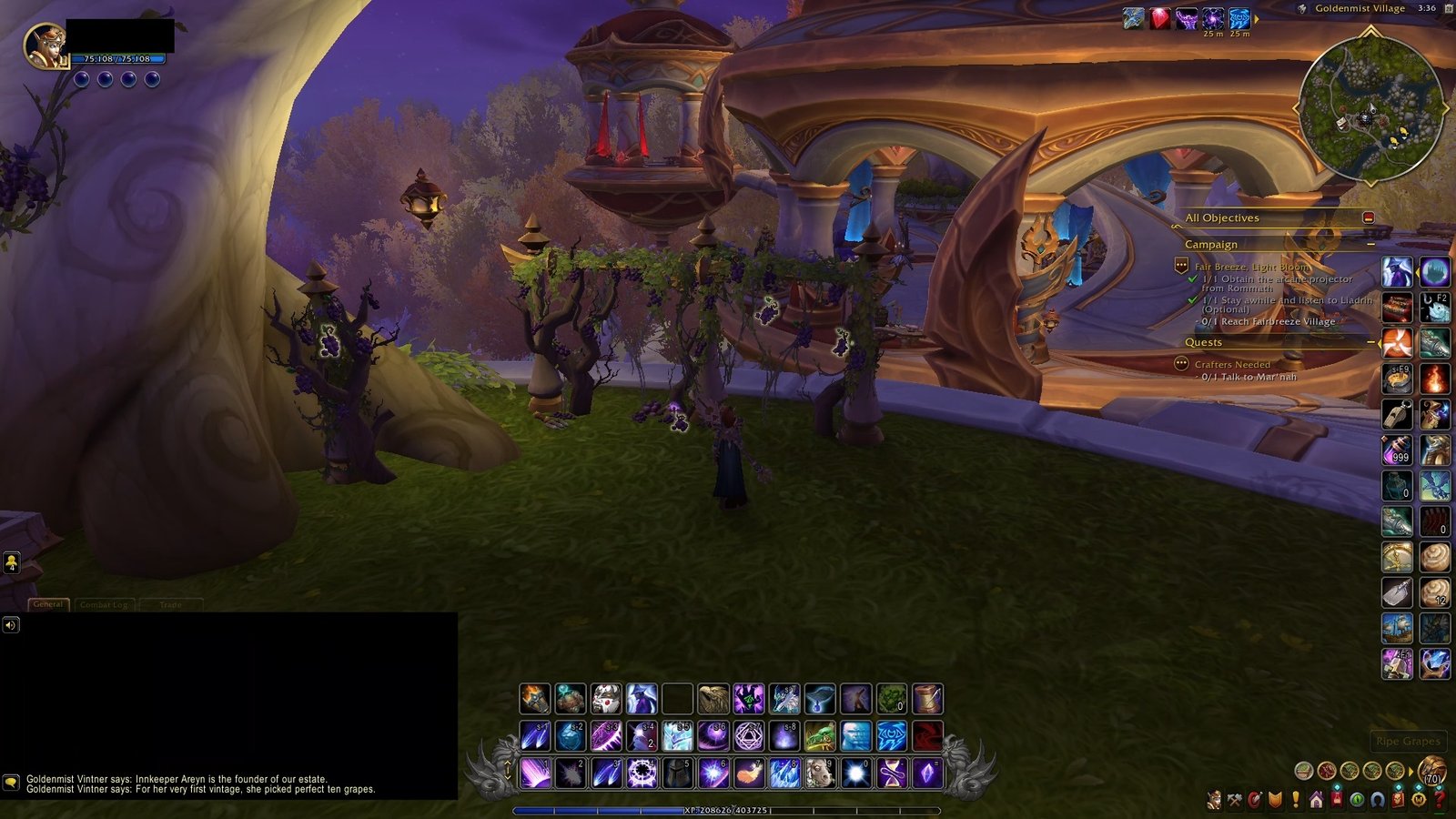1456x819 pixels.
Task: Click the red gem buff icon
Action: tap(1159, 18)
